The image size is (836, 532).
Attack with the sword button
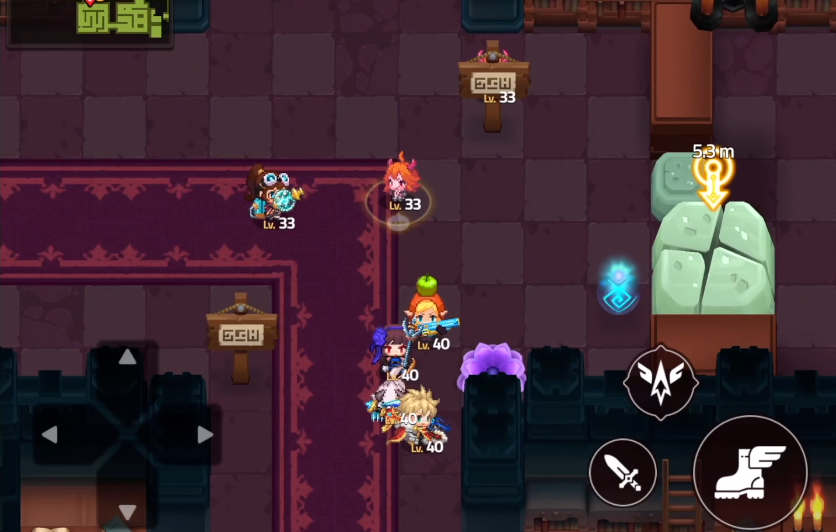tap(623, 472)
